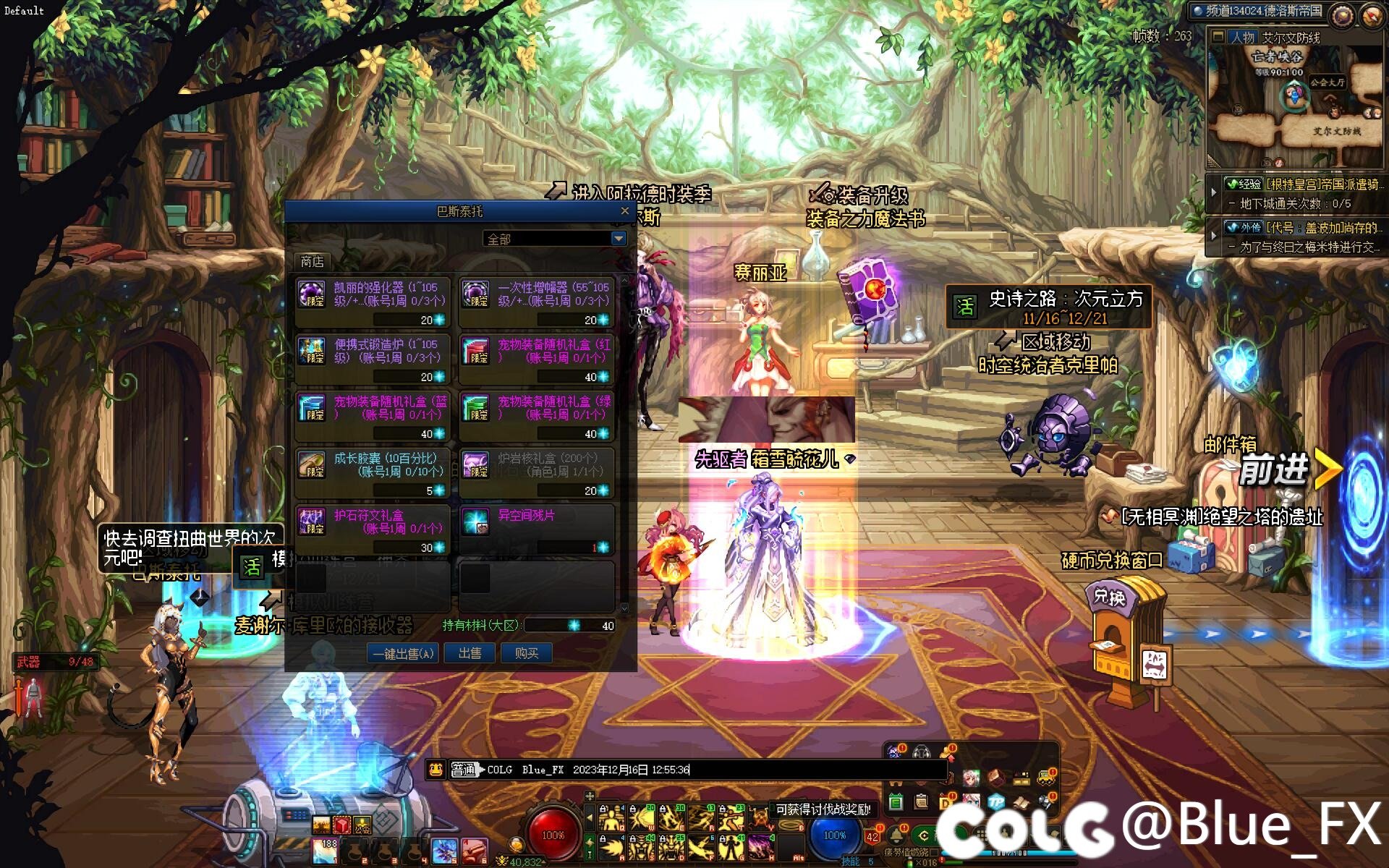Click the 一键出售(A) button
The image size is (1389, 868).
pyautogui.click(x=403, y=654)
